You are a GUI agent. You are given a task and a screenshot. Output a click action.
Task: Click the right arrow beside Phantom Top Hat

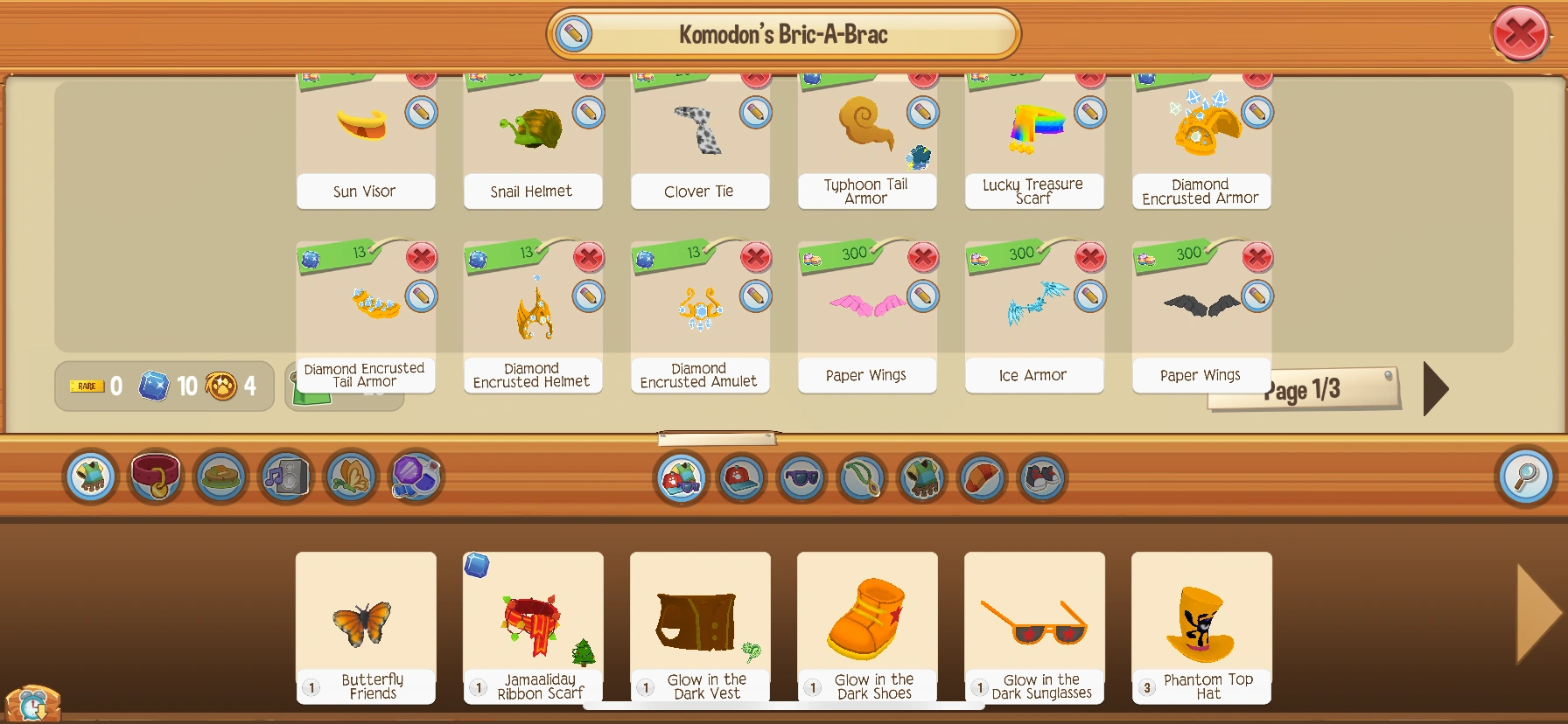tap(1528, 612)
